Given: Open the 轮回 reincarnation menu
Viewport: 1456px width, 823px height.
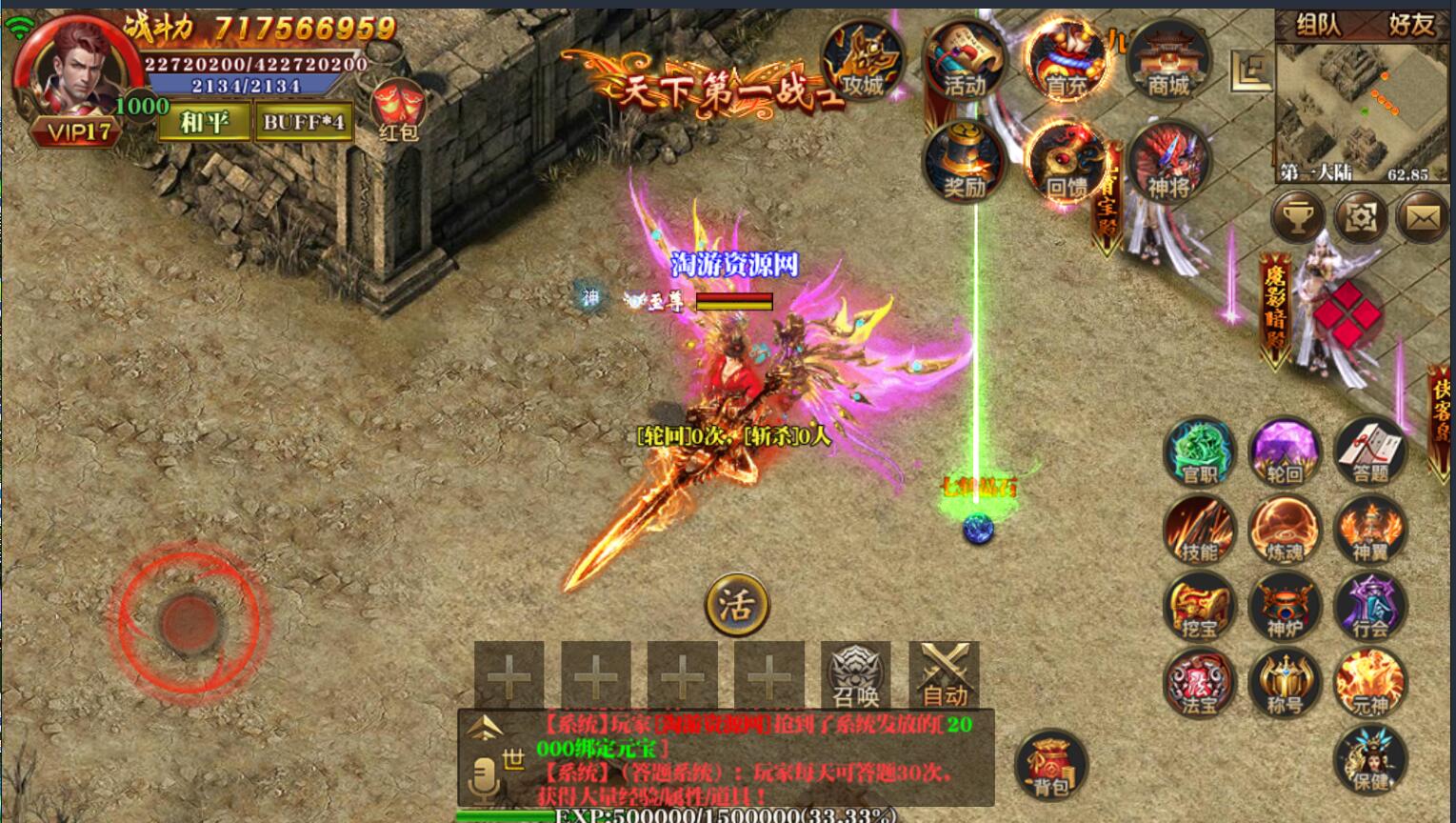Looking at the screenshot, I should click(x=1285, y=452).
